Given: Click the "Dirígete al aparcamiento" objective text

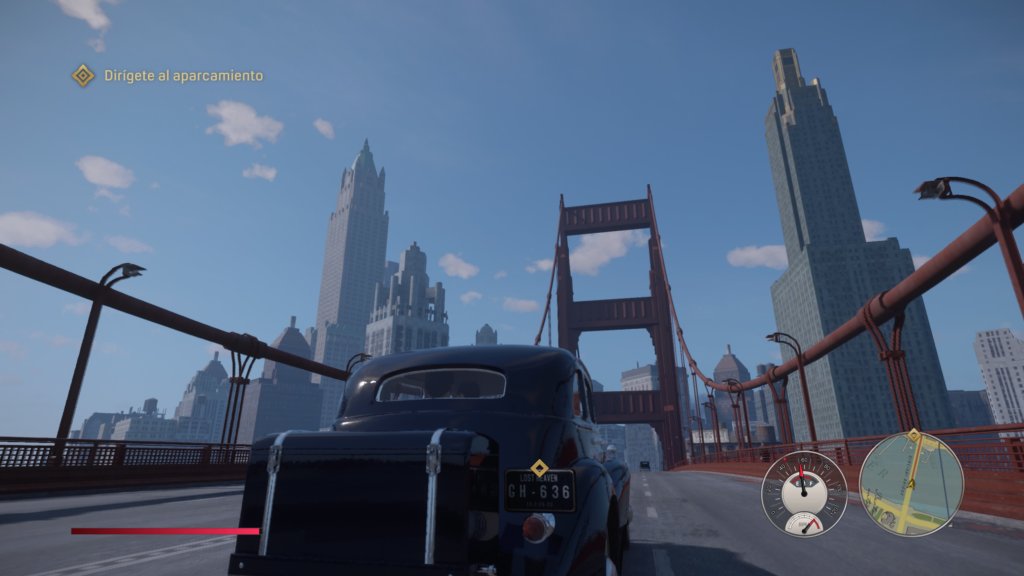Looking at the screenshot, I should tap(183, 76).
